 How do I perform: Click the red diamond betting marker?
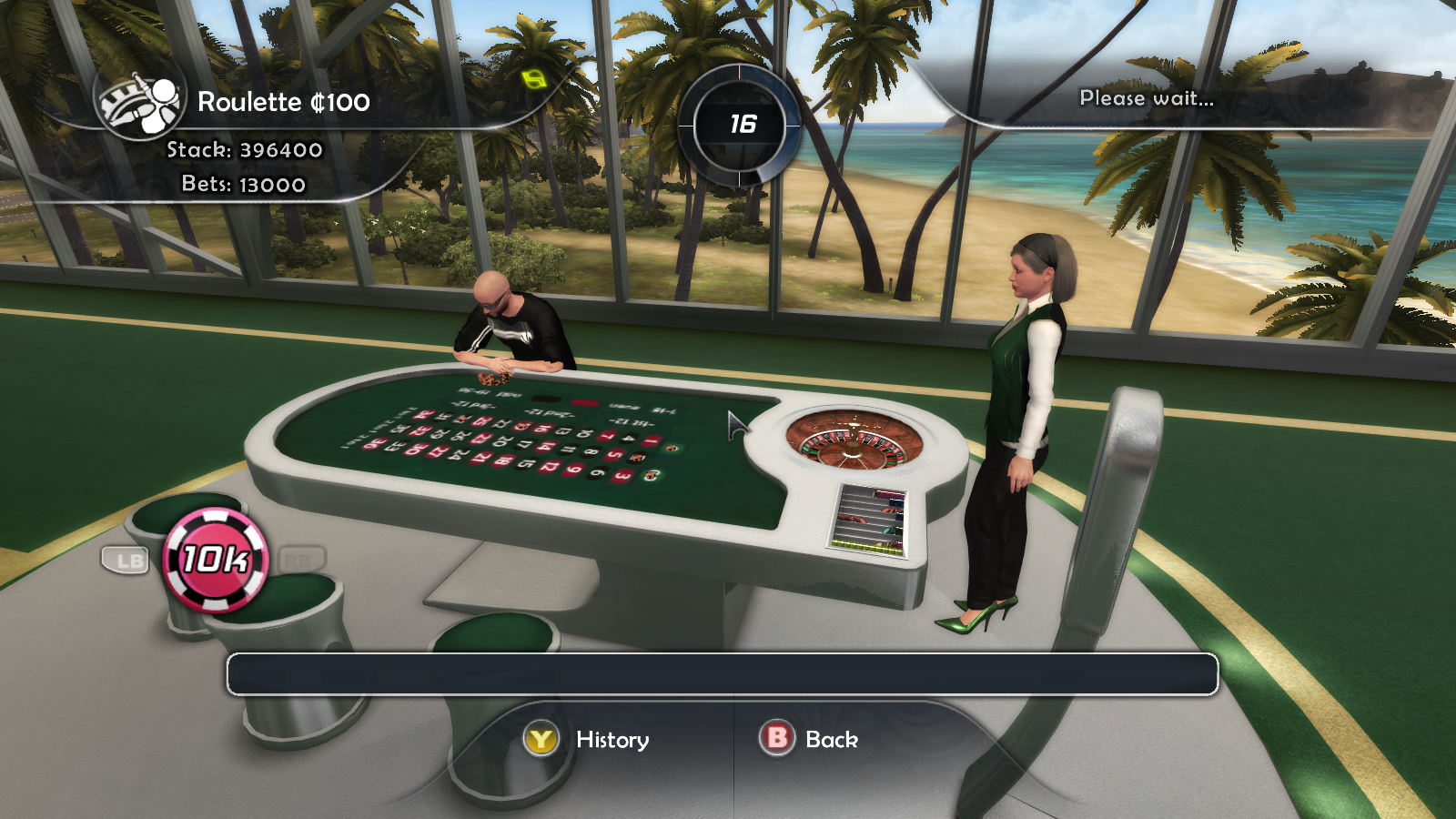coord(584,402)
